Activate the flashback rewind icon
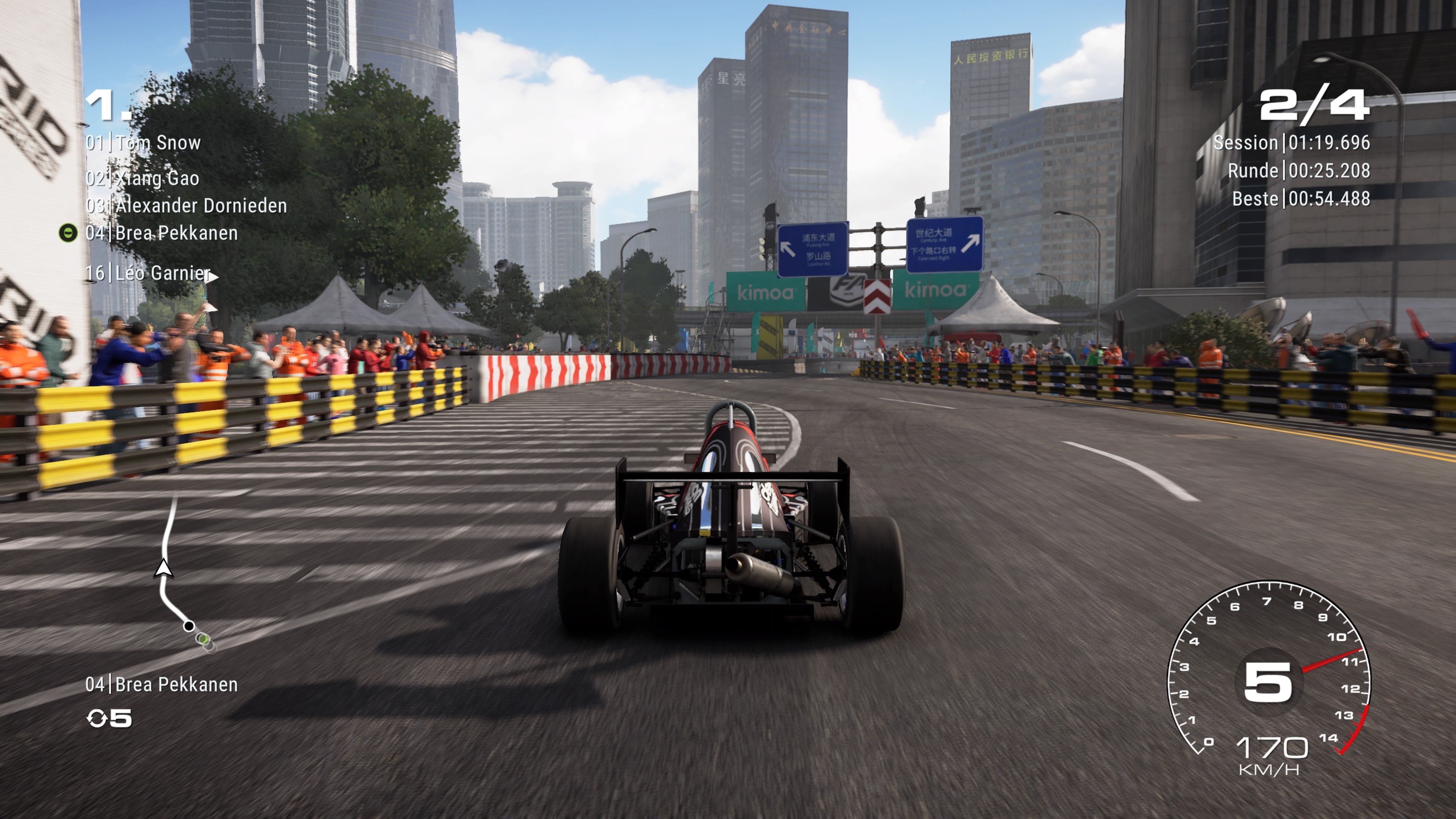Image resolution: width=1456 pixels, height=819 pixels. (x=97, y=719)
